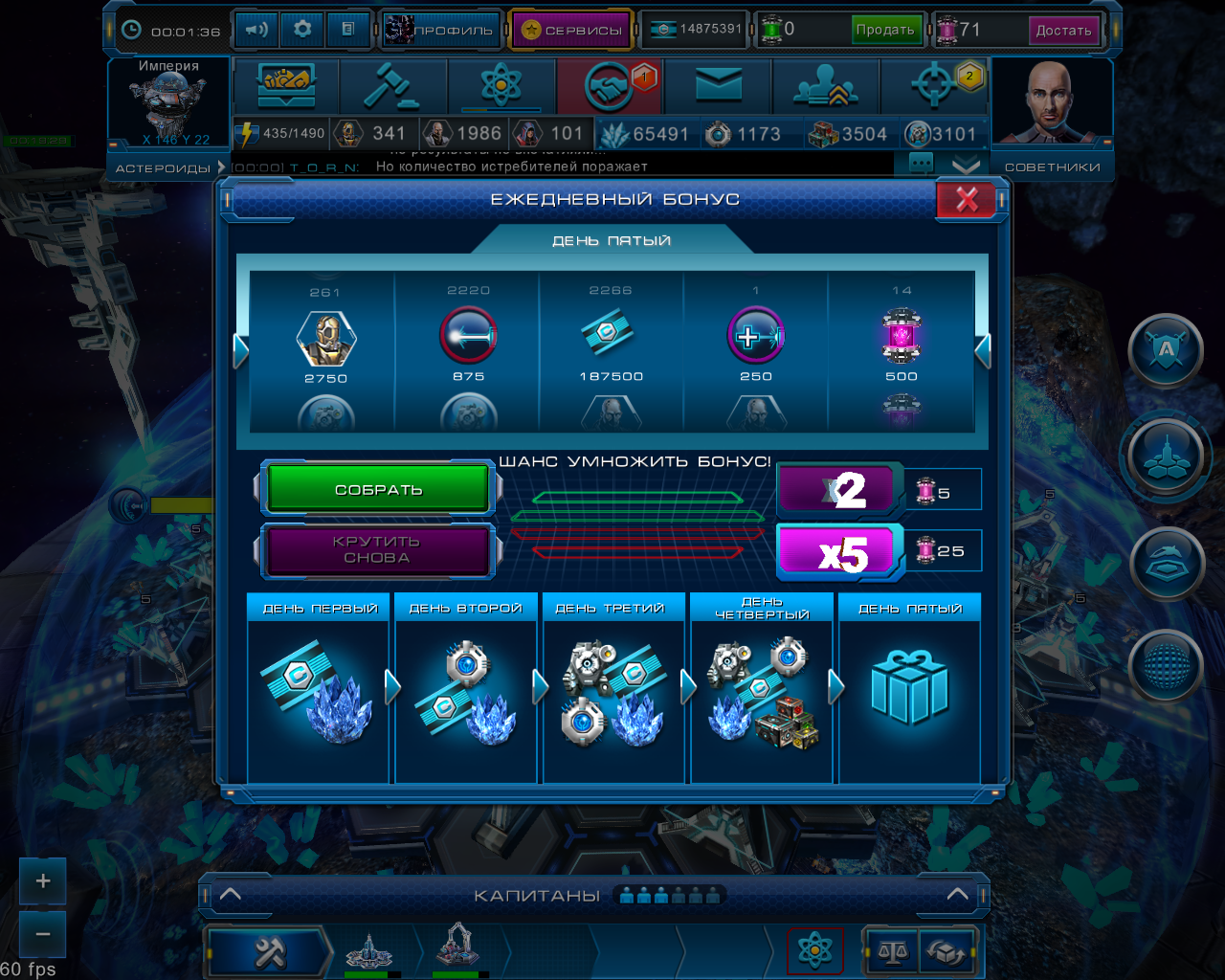
Task: Open settings via the gear icon
Action: (302, 30)
